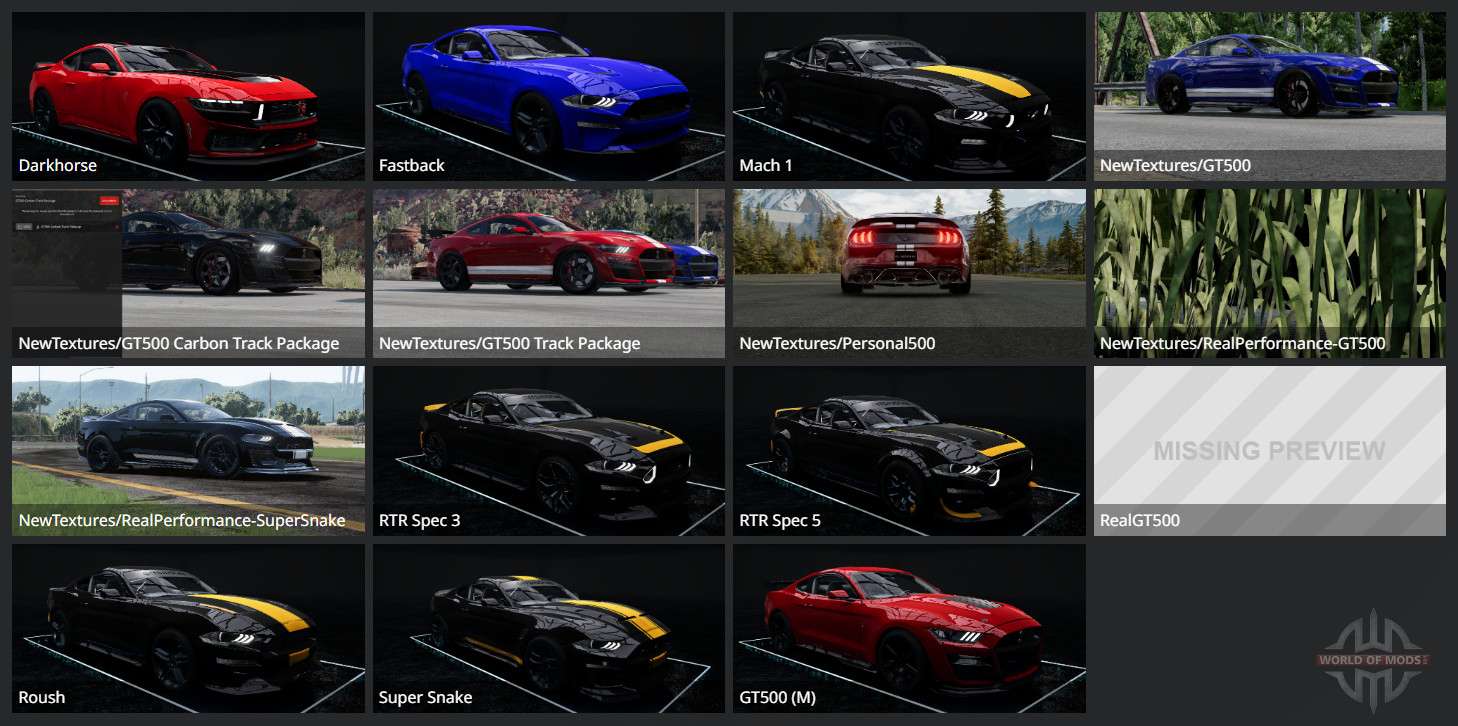Choose the RTR Spec 5 tile
The height and width of the screenshot is (726, 1458).
pyautogui.click(x=909, y=450)
